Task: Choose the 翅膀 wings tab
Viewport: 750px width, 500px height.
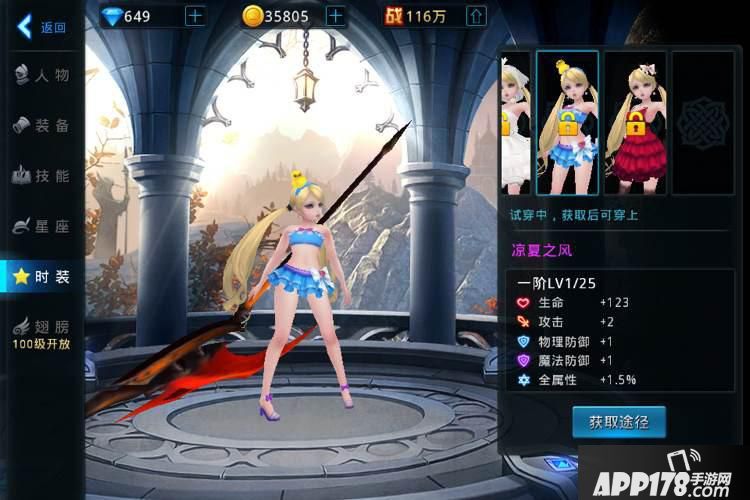Action: 42,331
